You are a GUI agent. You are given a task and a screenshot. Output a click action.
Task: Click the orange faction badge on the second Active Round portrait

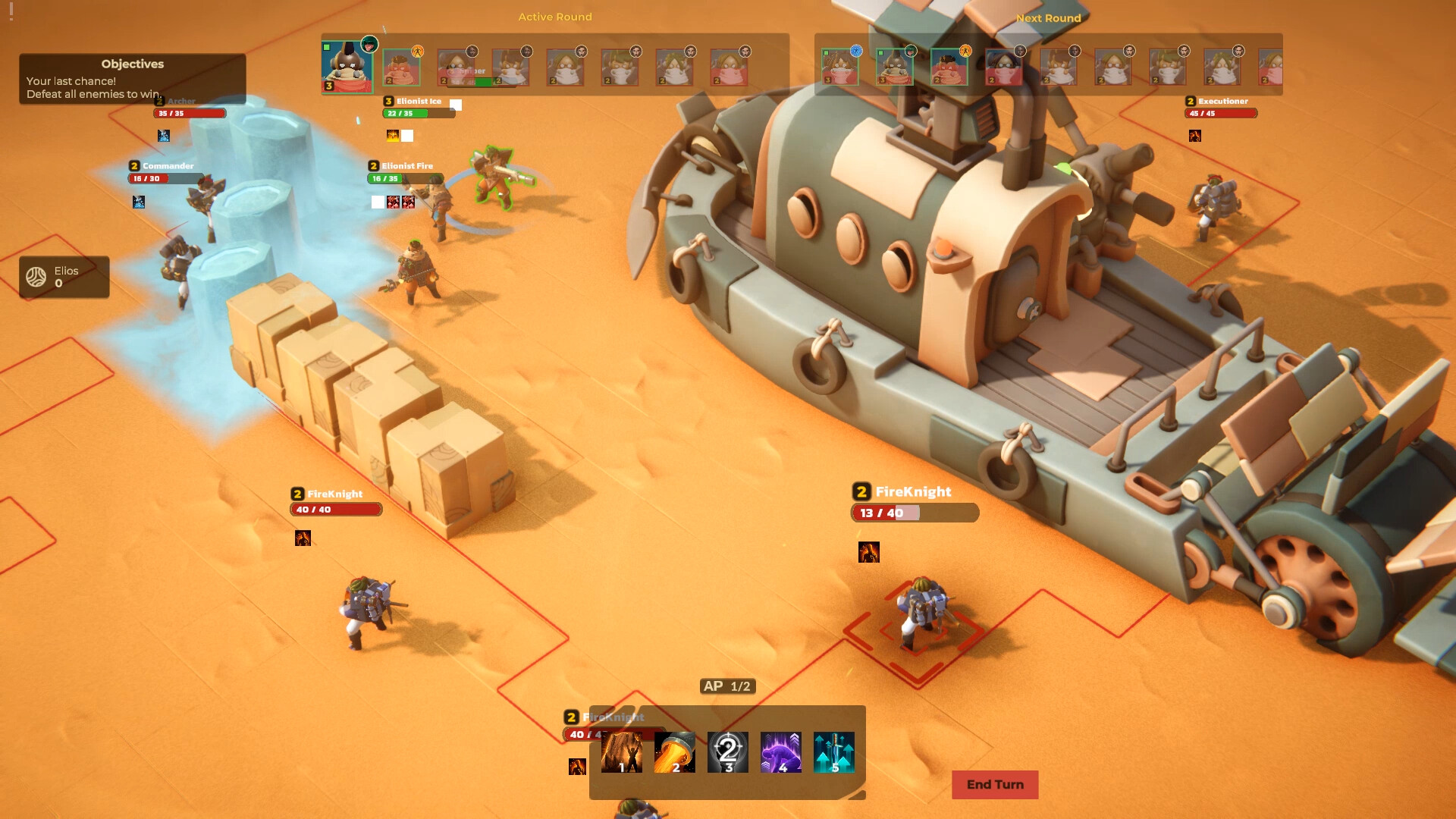click(x=417, y=52)
